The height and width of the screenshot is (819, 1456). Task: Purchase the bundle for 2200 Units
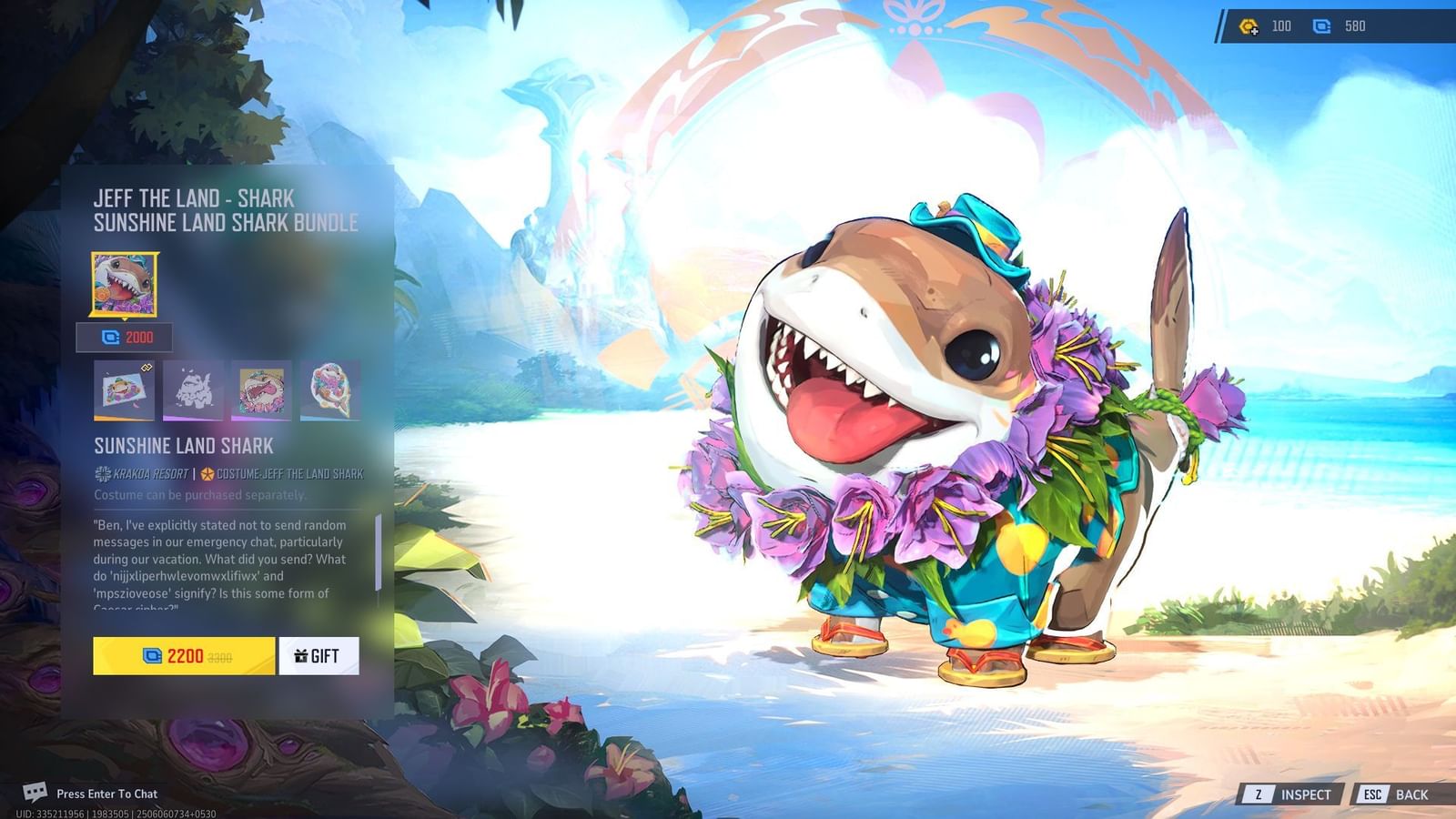click(179, 655)
